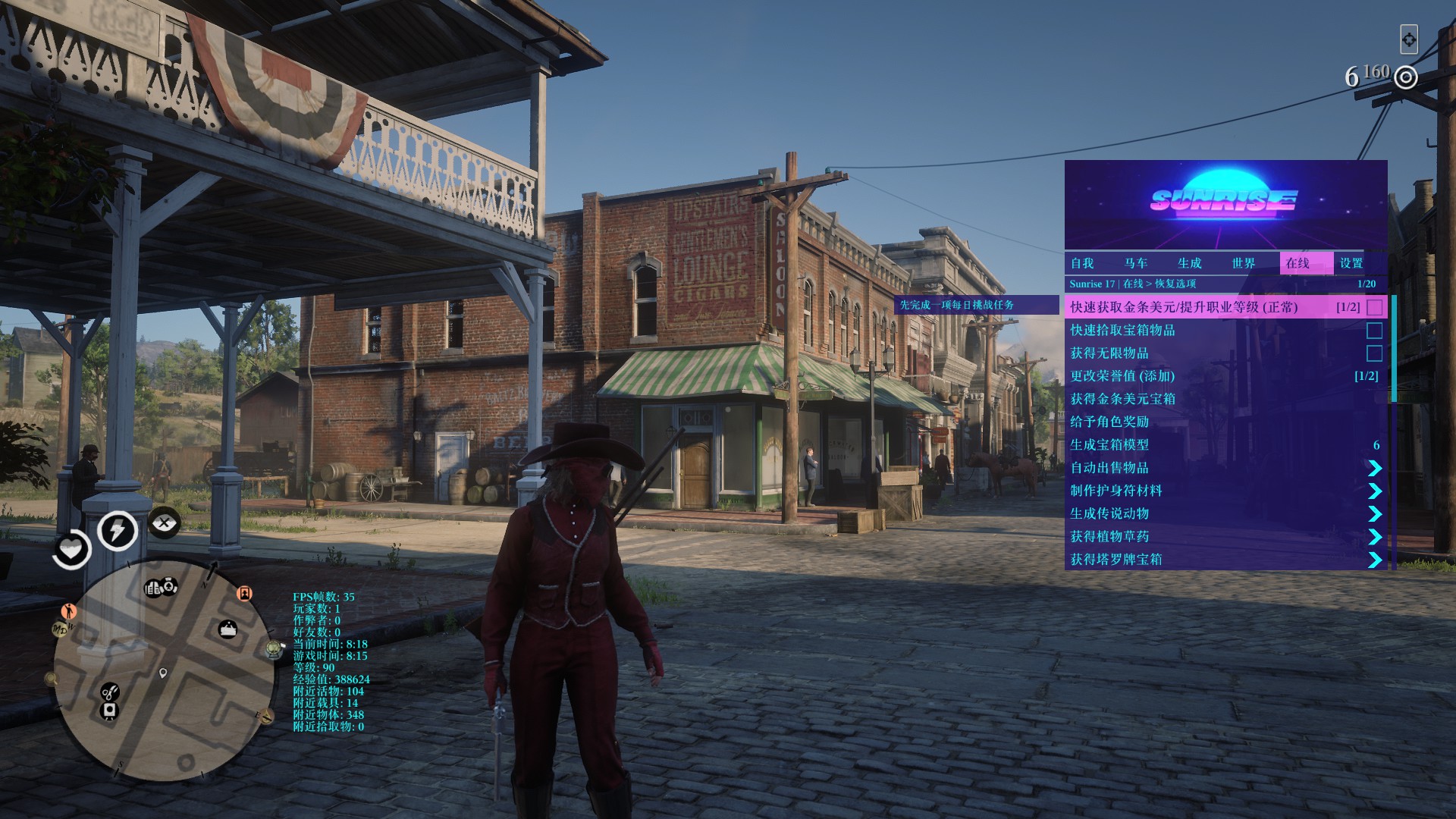Switch to the 世界 tab
The height and width of the screenshot is (819, 1456).
click(x=1244, y=263)
